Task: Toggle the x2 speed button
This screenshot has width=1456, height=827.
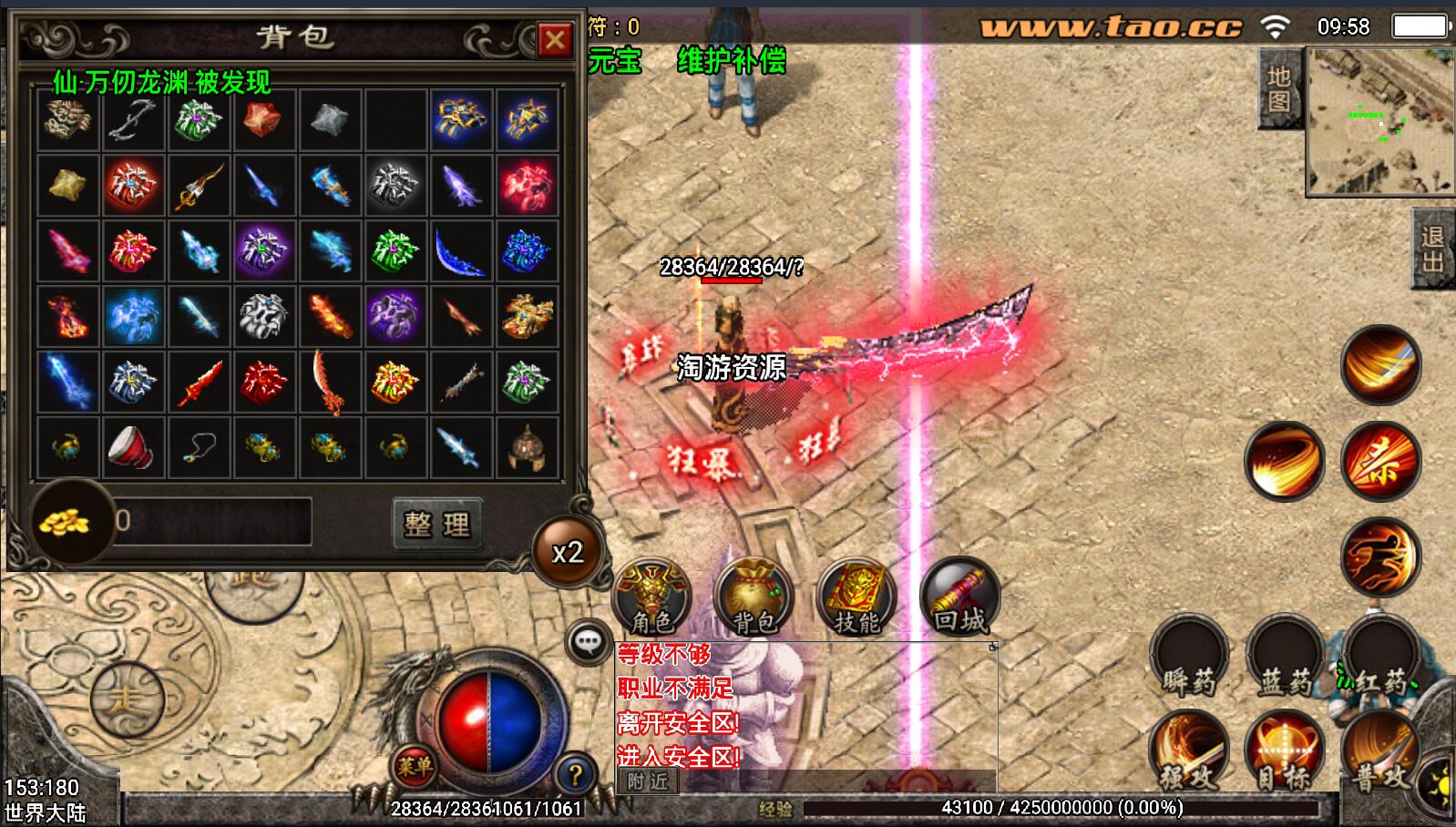Action: tap(567, 552)
